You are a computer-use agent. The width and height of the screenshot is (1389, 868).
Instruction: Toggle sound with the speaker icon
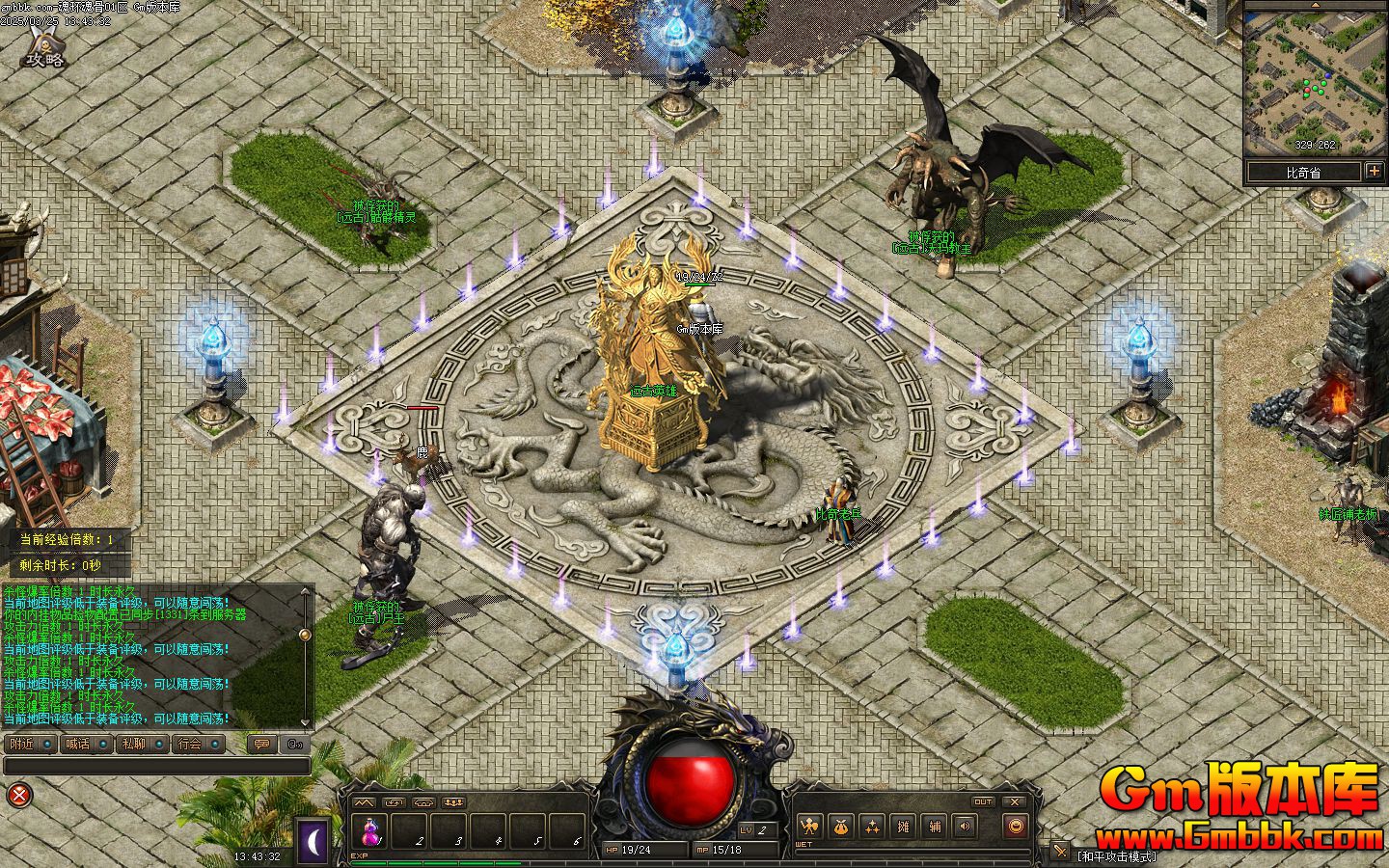965,826
